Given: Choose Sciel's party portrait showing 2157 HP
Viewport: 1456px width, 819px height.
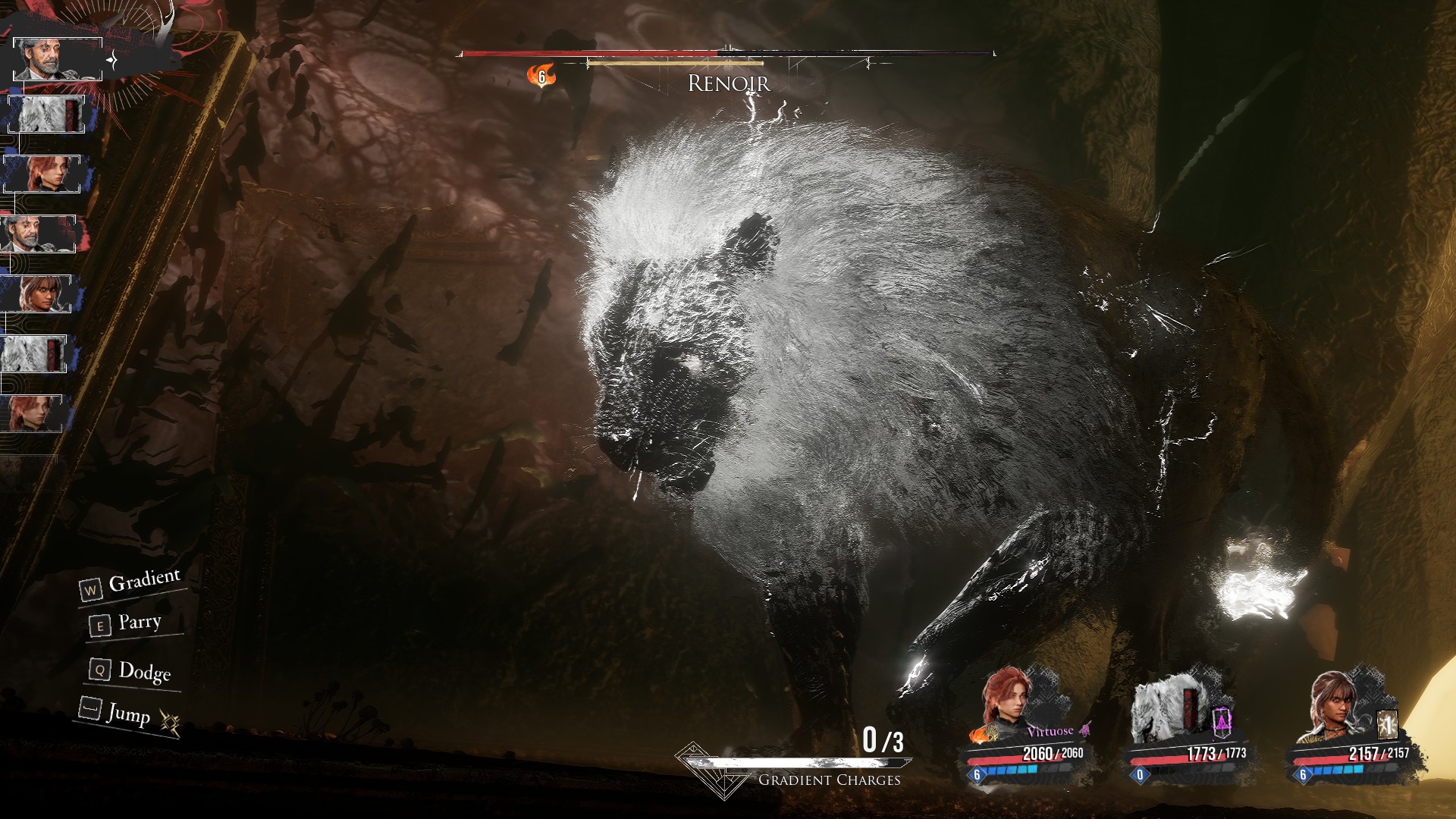Looking at the screenshot, I should point(1332,707).
